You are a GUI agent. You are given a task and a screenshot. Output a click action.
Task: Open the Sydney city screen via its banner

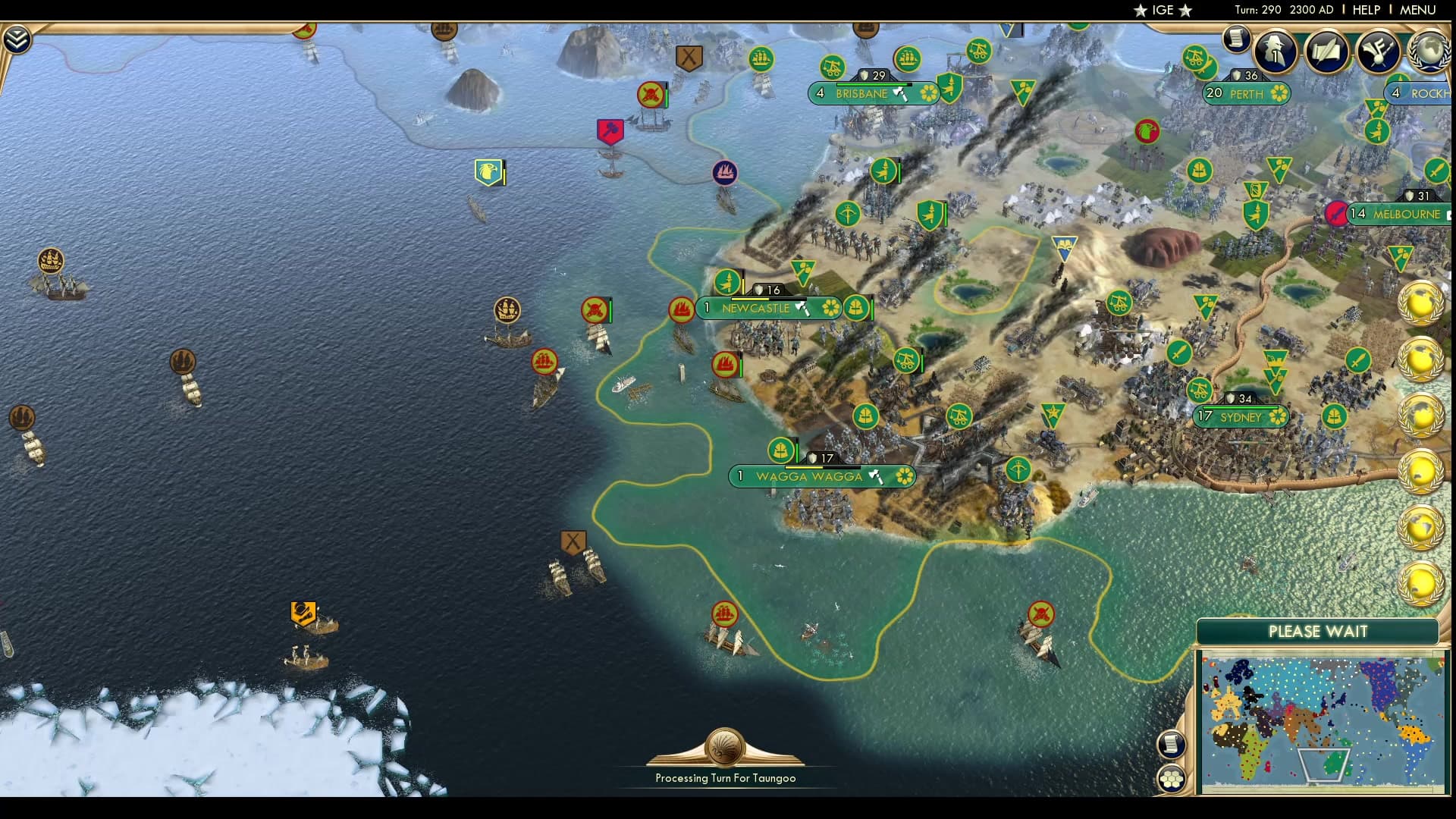click(x=1239, y=416)
